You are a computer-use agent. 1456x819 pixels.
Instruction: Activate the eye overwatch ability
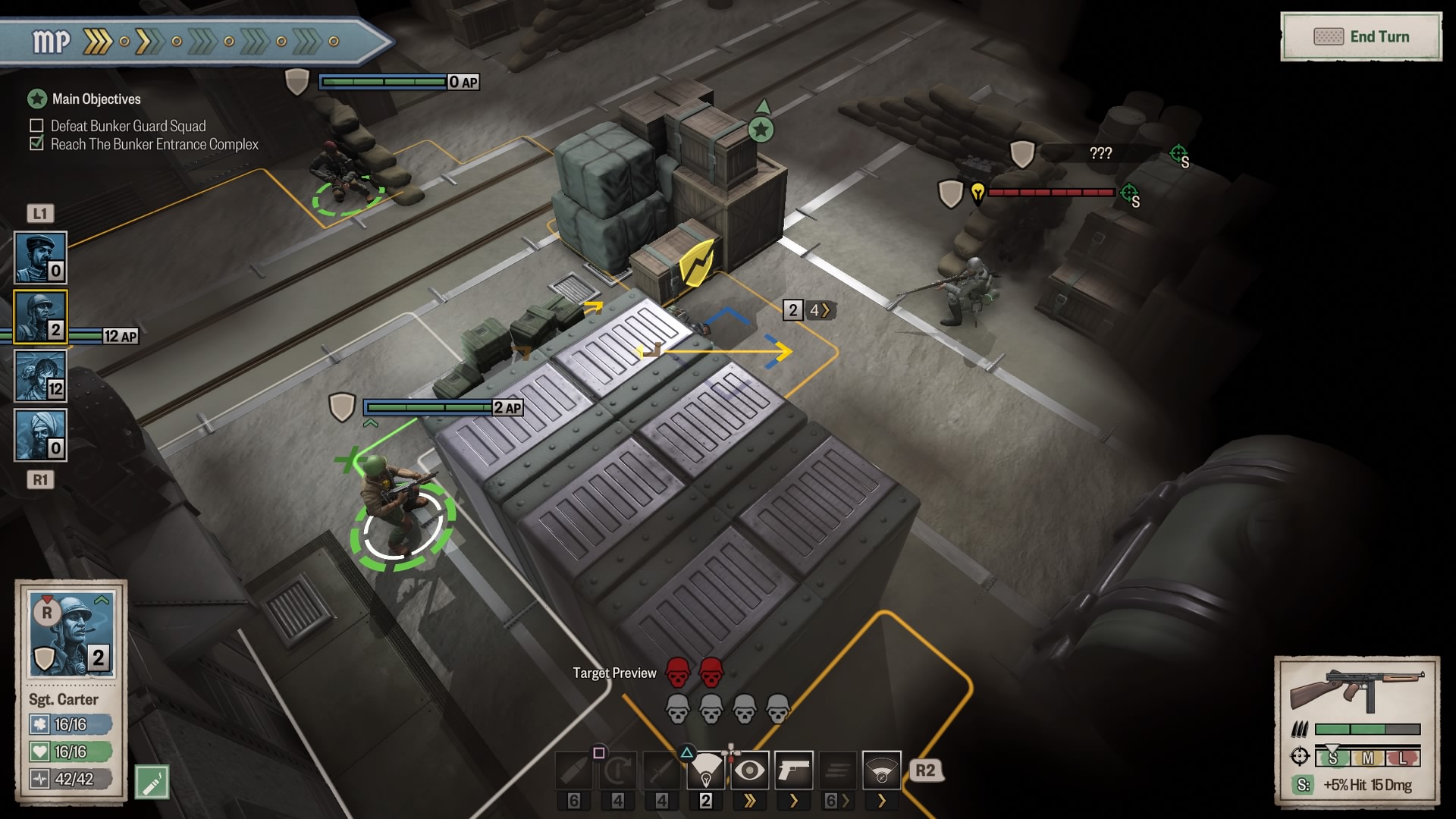coord(750,771)
